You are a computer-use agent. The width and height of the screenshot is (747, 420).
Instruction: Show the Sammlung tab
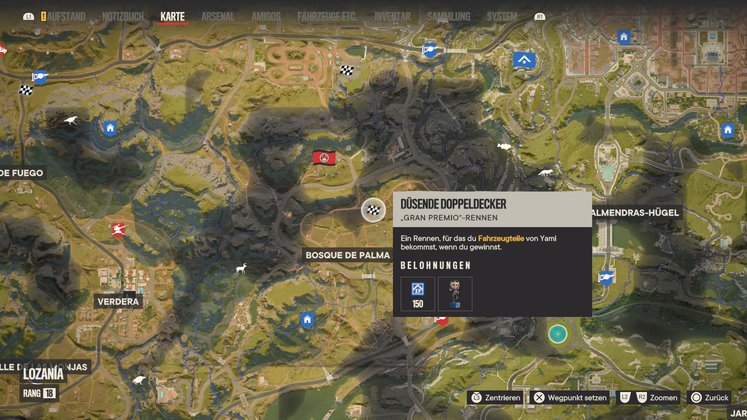[x=446, y=17]
